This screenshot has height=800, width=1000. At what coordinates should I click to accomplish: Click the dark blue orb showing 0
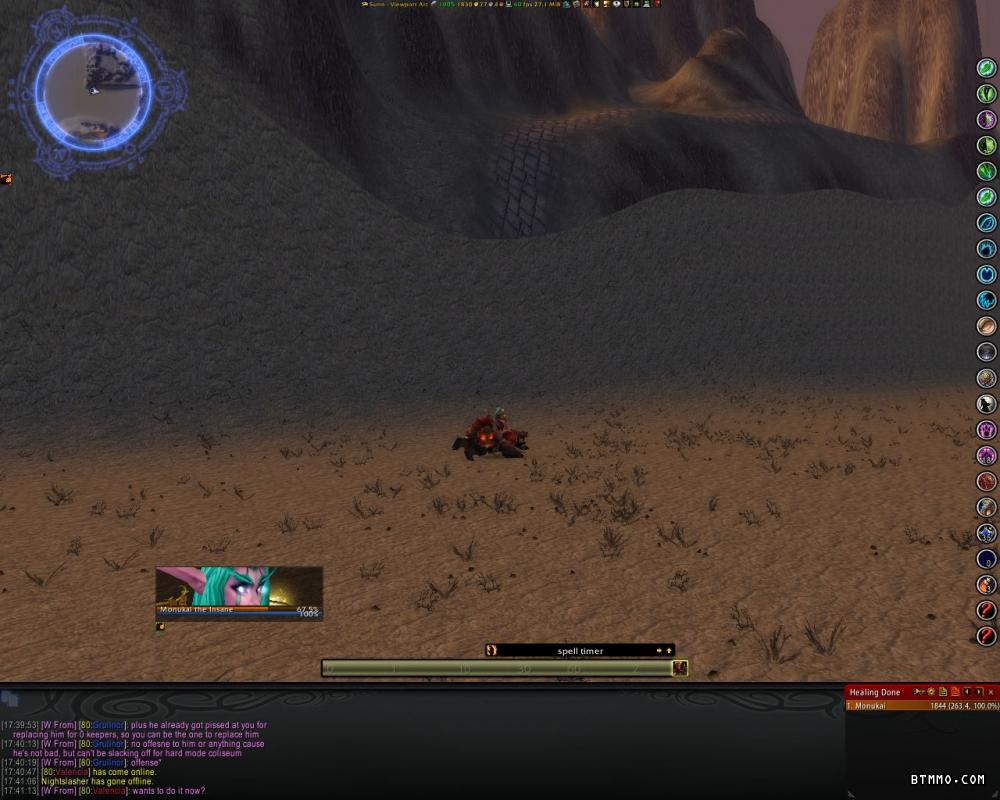(x=987, y=559)
